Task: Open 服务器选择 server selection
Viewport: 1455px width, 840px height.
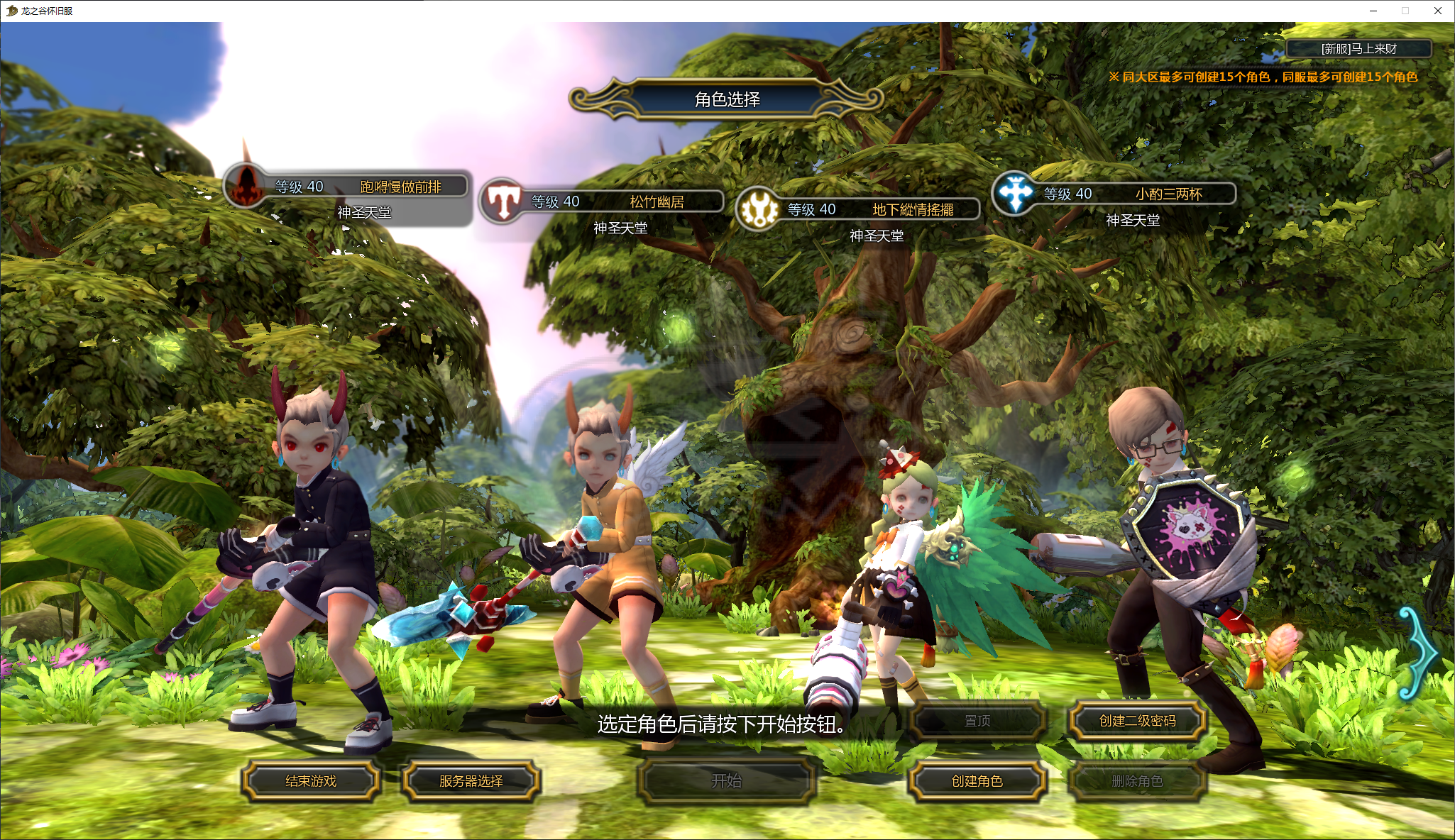Action: coord(471,781)
